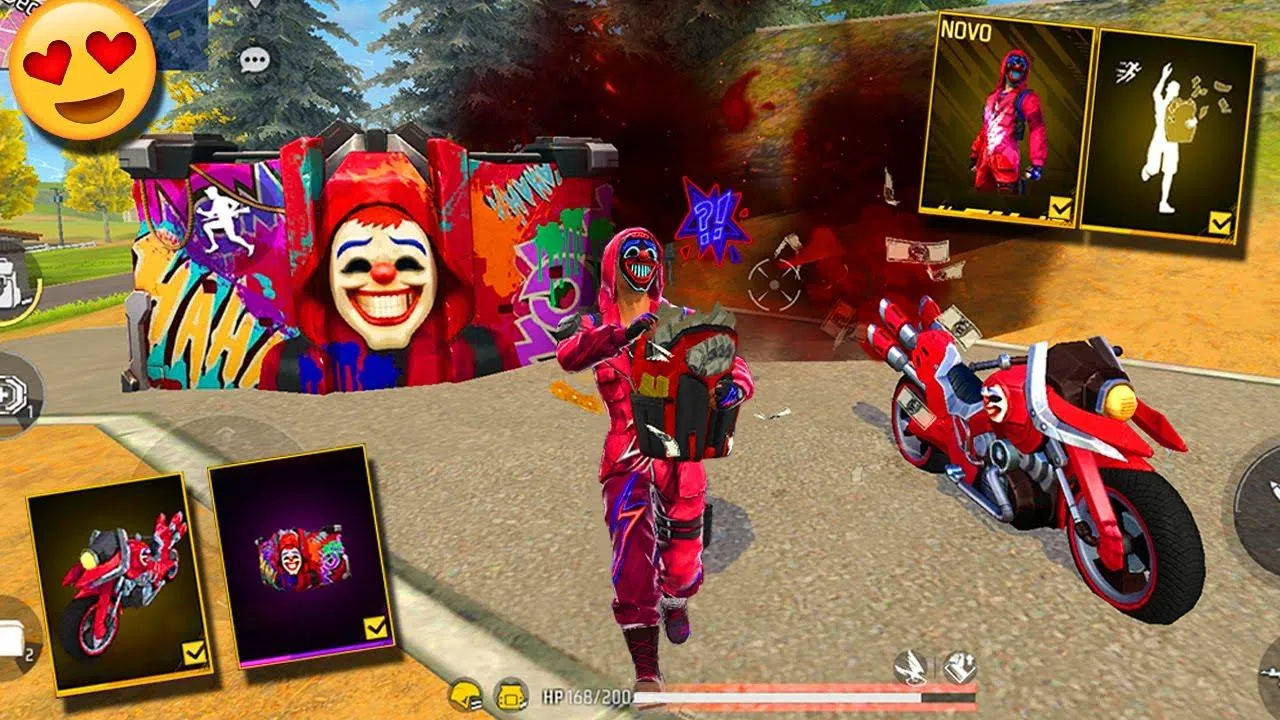The width and height of the screenshot is (1280, 720).
Task: Toggle the checkmark on the outfit card
Action: (1061, 208)
